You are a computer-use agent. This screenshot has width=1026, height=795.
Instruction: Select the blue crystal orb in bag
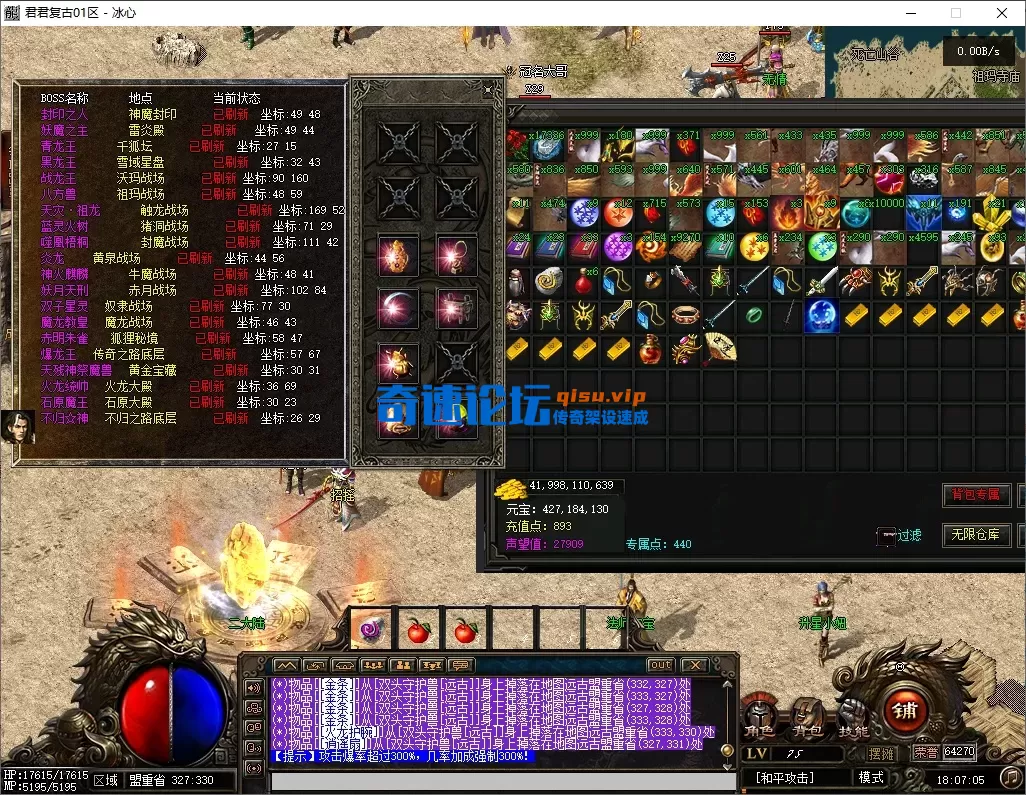pyautogui.click(x=821, y=315)
